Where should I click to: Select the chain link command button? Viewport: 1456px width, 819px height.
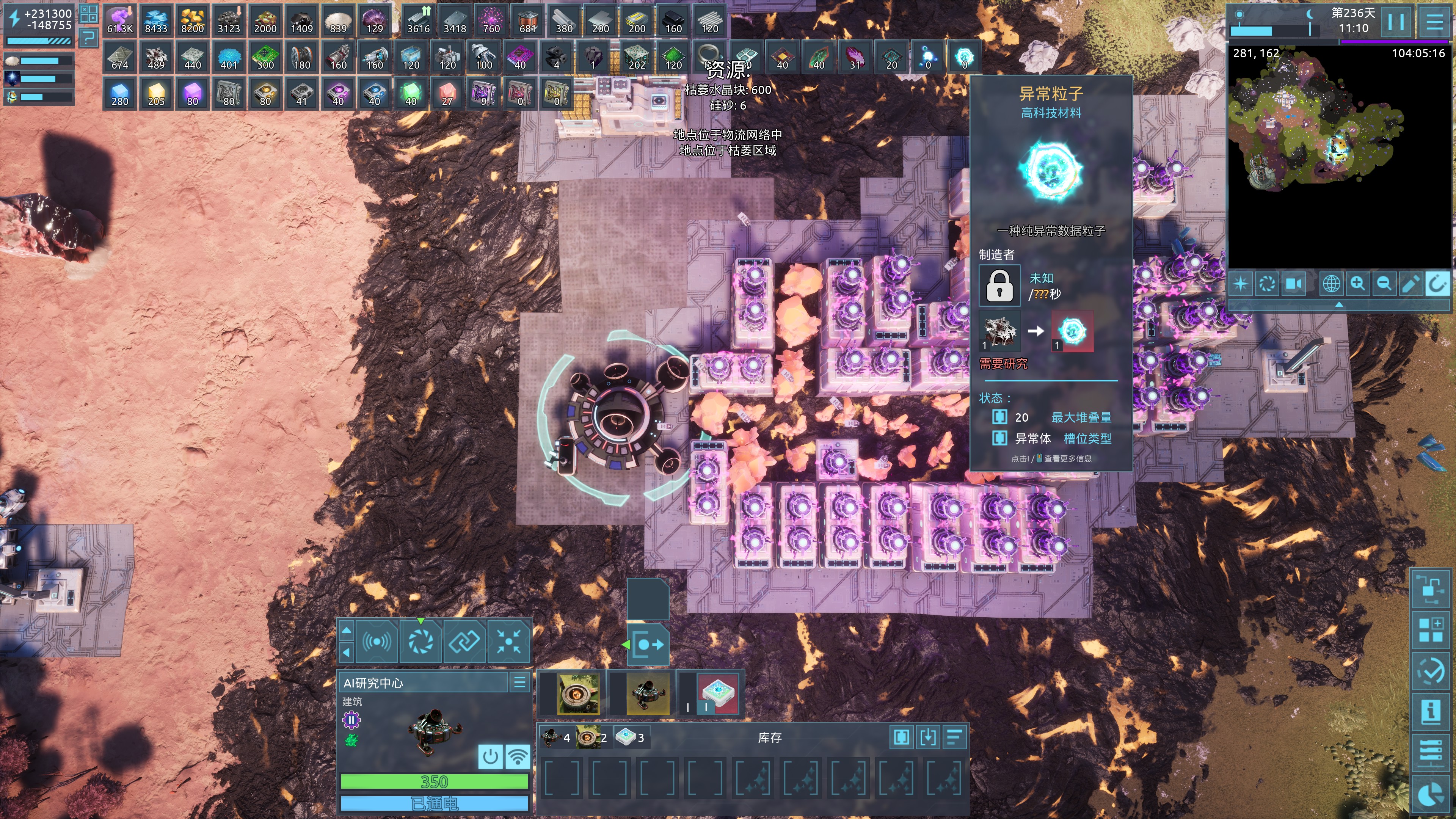[x=464, y=642]
